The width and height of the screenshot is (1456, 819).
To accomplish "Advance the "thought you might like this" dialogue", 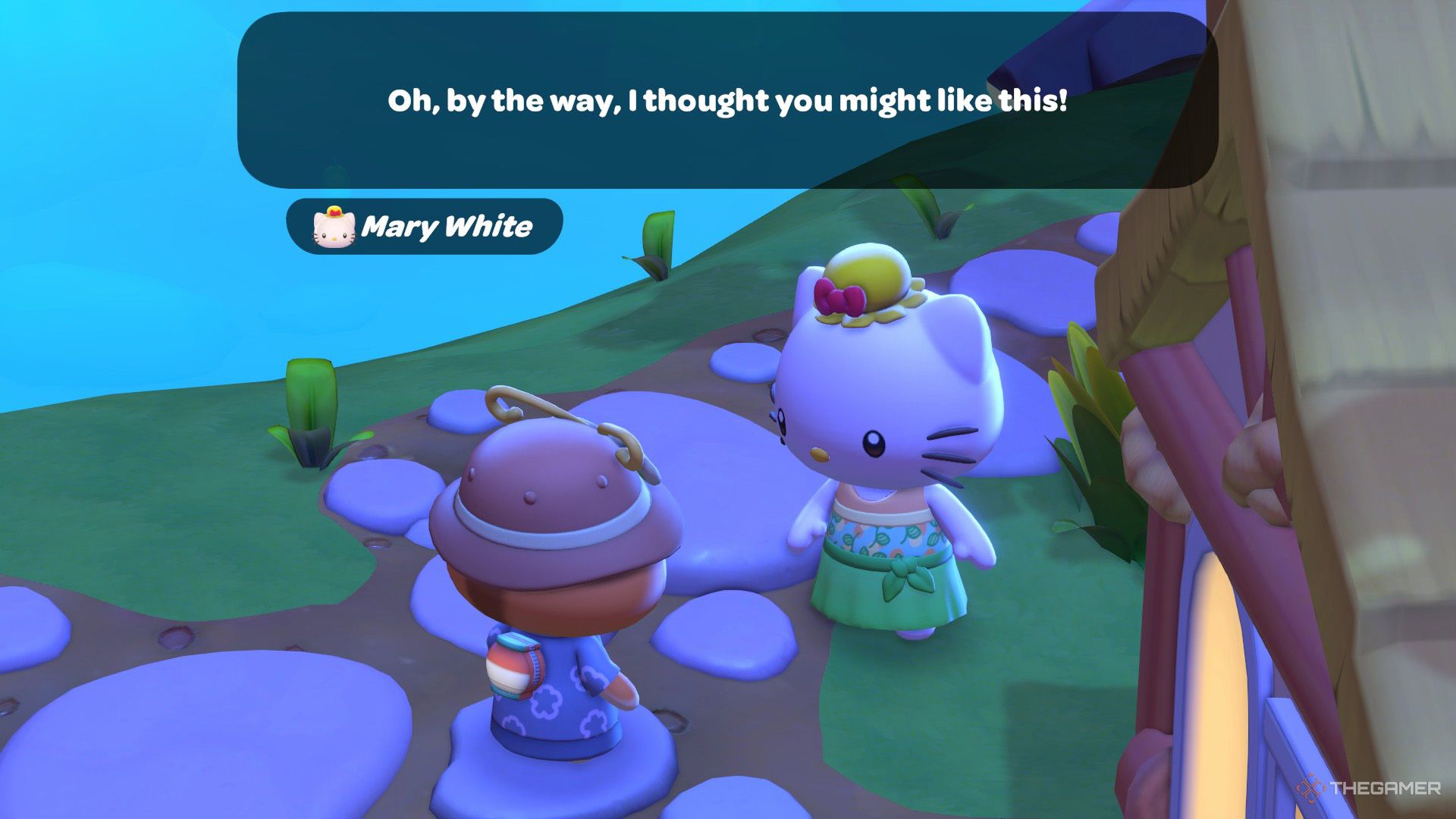I will tap(726, 100).
